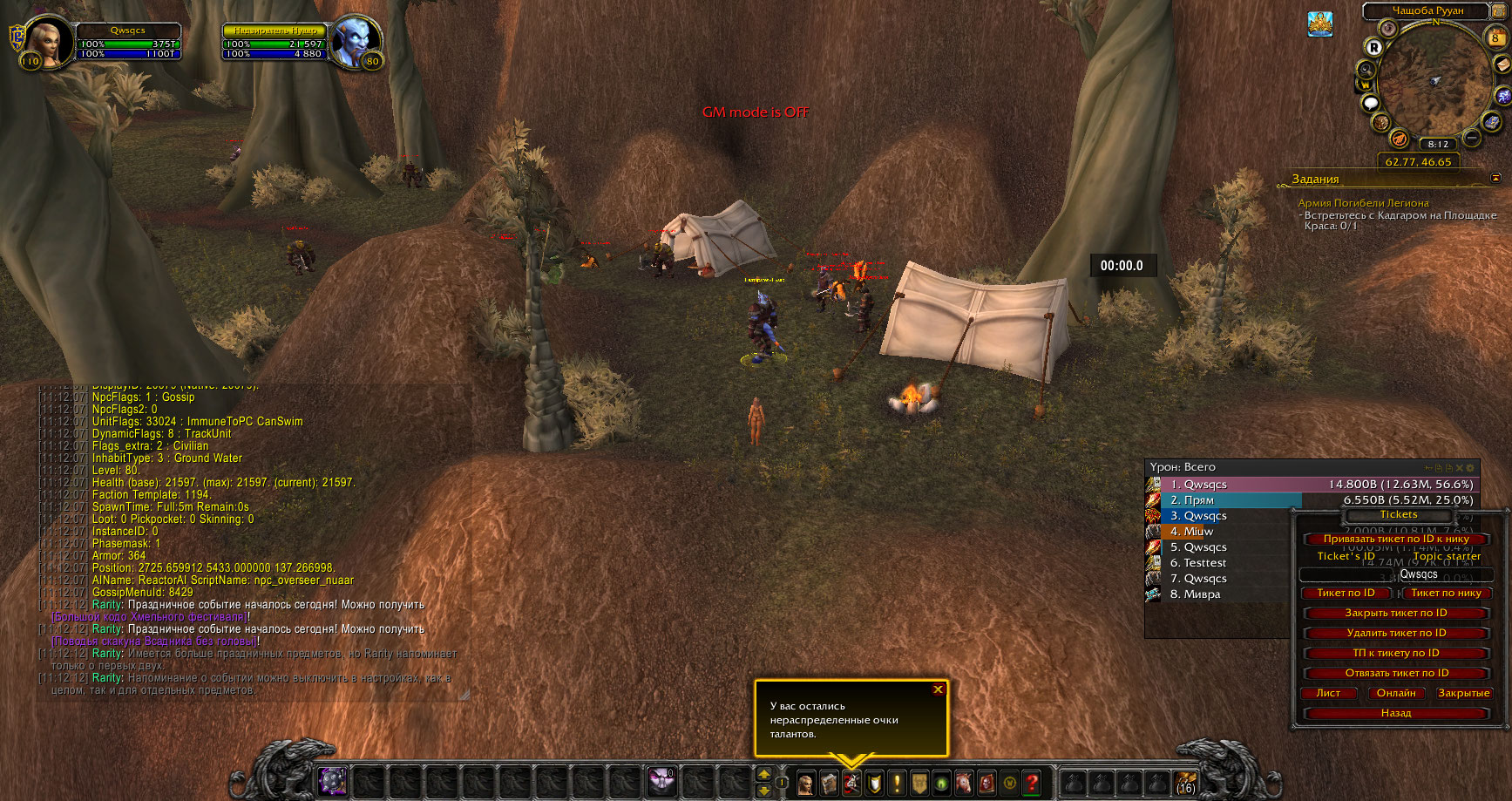
Task: Select "Закрыть тикет по ID" button
Action: tap(1395, 613)
